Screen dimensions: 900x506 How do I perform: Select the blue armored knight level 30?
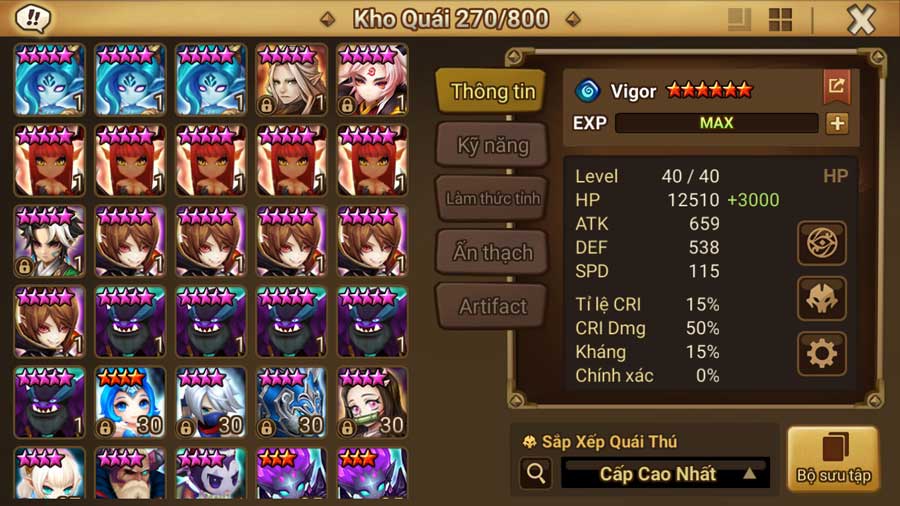(291, 402)
